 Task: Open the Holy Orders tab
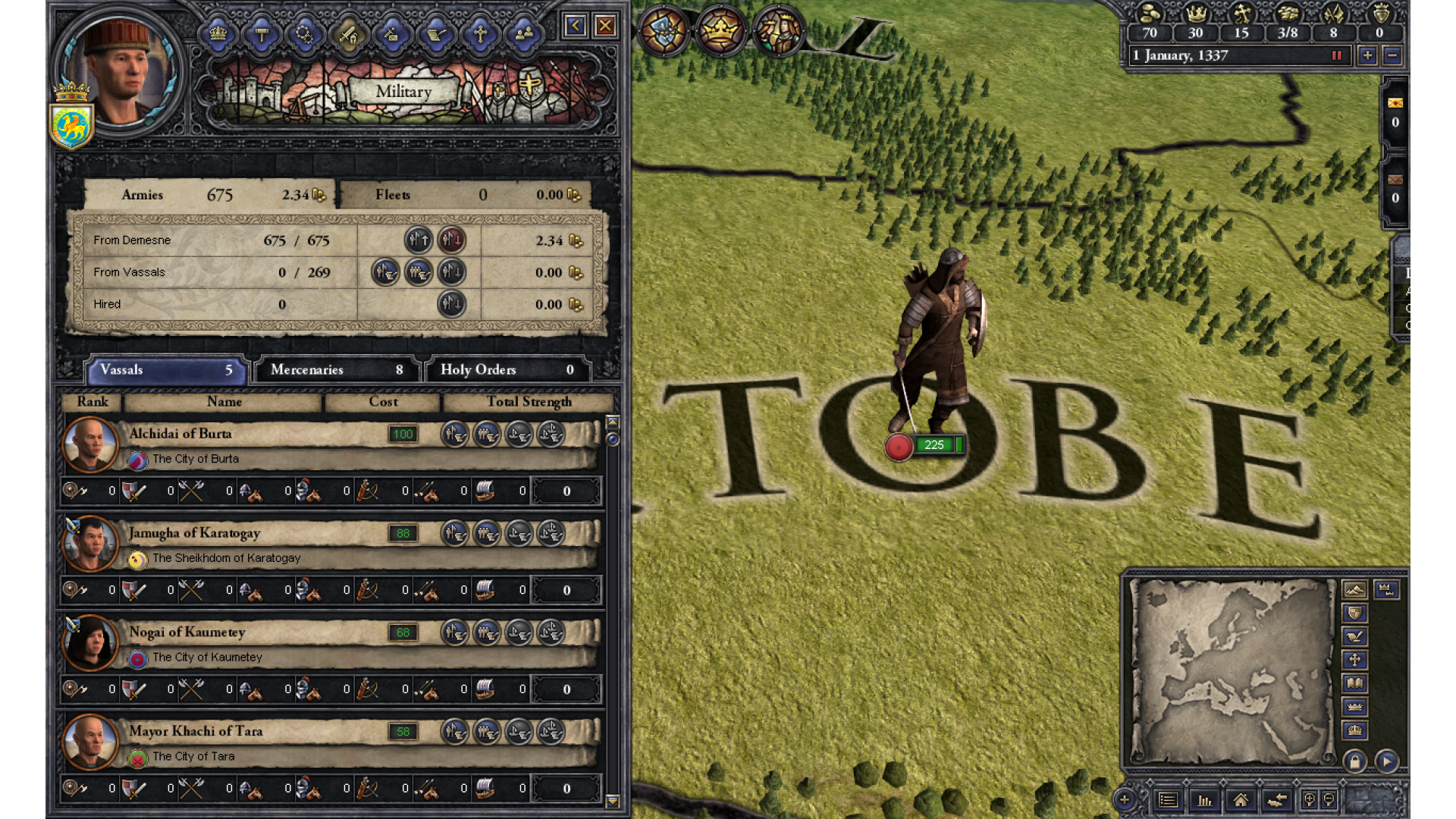(507, 370)
